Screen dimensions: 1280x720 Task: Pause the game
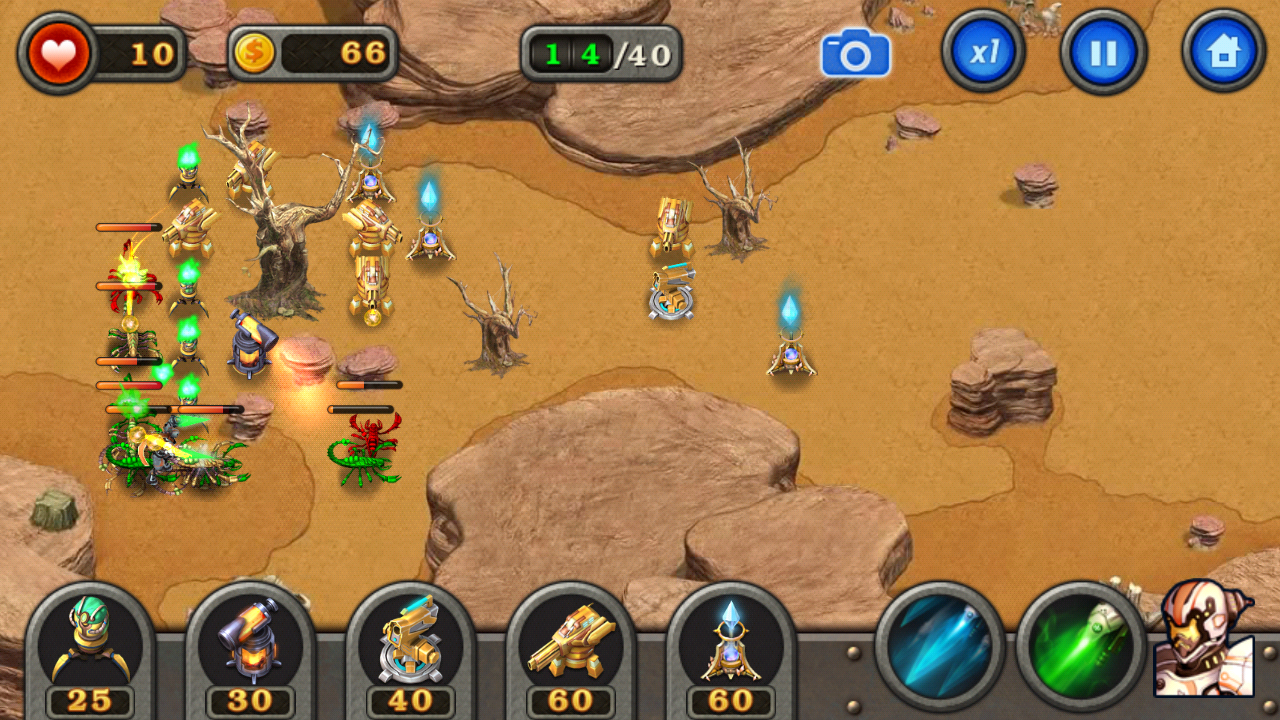1103,52
